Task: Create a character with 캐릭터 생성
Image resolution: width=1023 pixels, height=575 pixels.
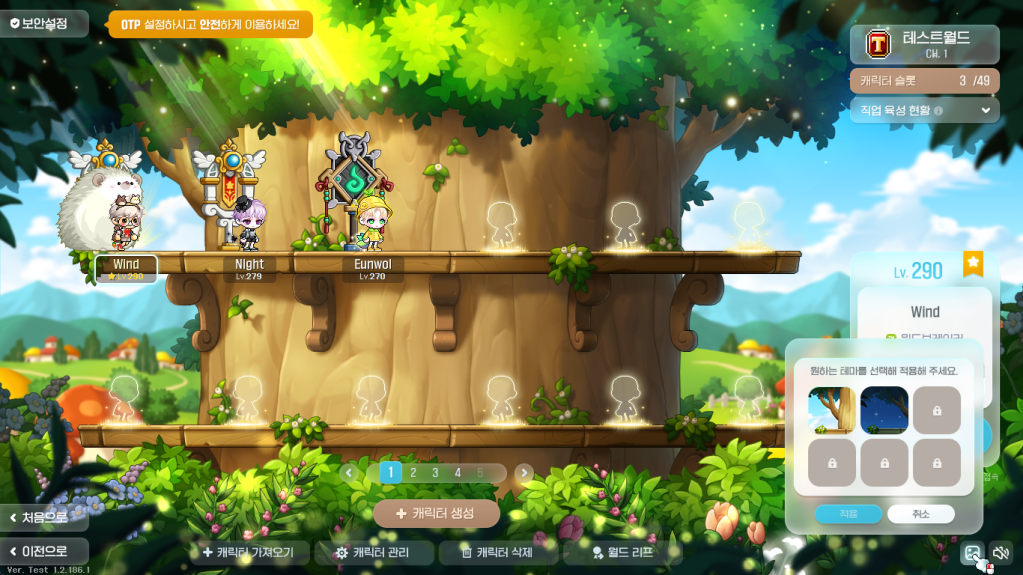Action: (436, 513)
